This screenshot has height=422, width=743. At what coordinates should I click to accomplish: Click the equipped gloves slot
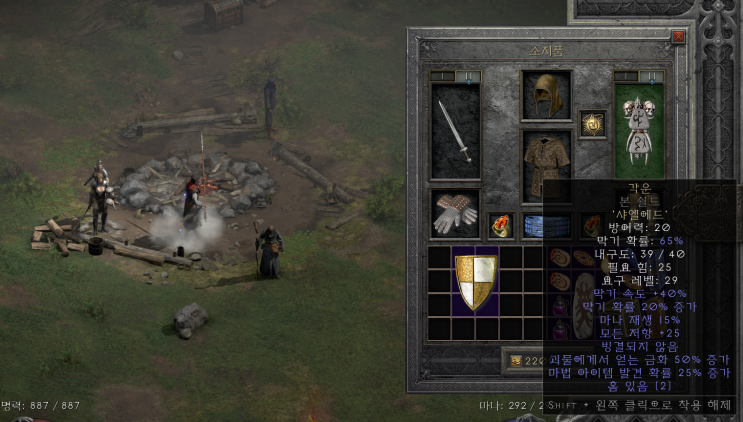455,213
